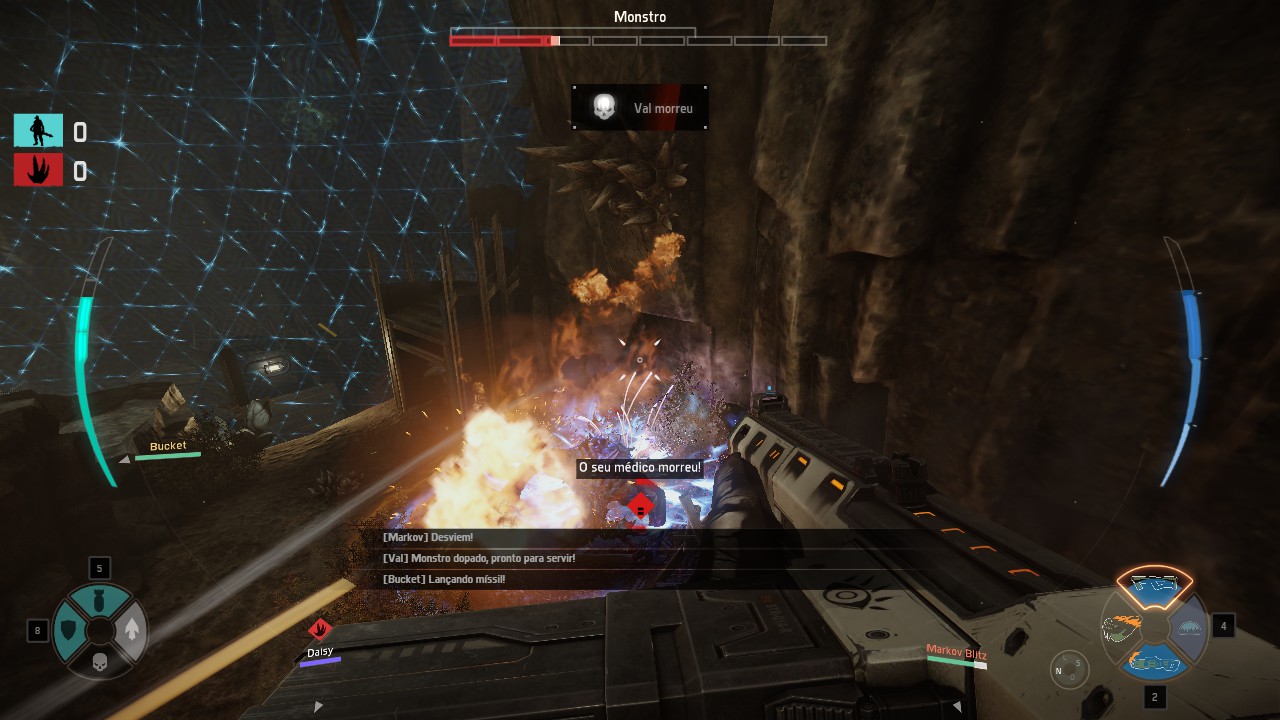The height and width of the screenshot is (720, 1280).
Task: Select the bomb strike segment on the left wheel
Action: point(100,602)
